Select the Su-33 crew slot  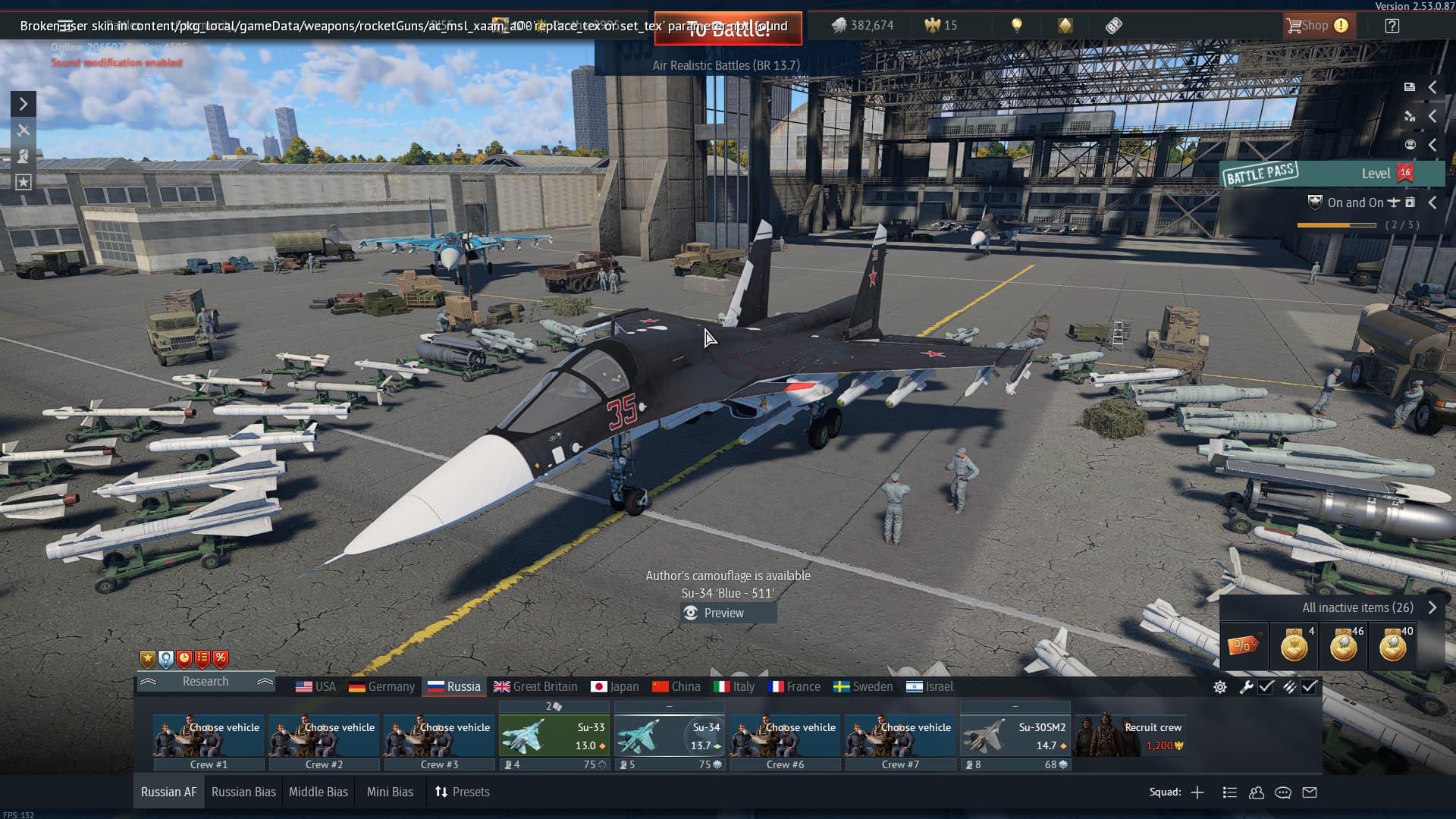pos(554,736)
